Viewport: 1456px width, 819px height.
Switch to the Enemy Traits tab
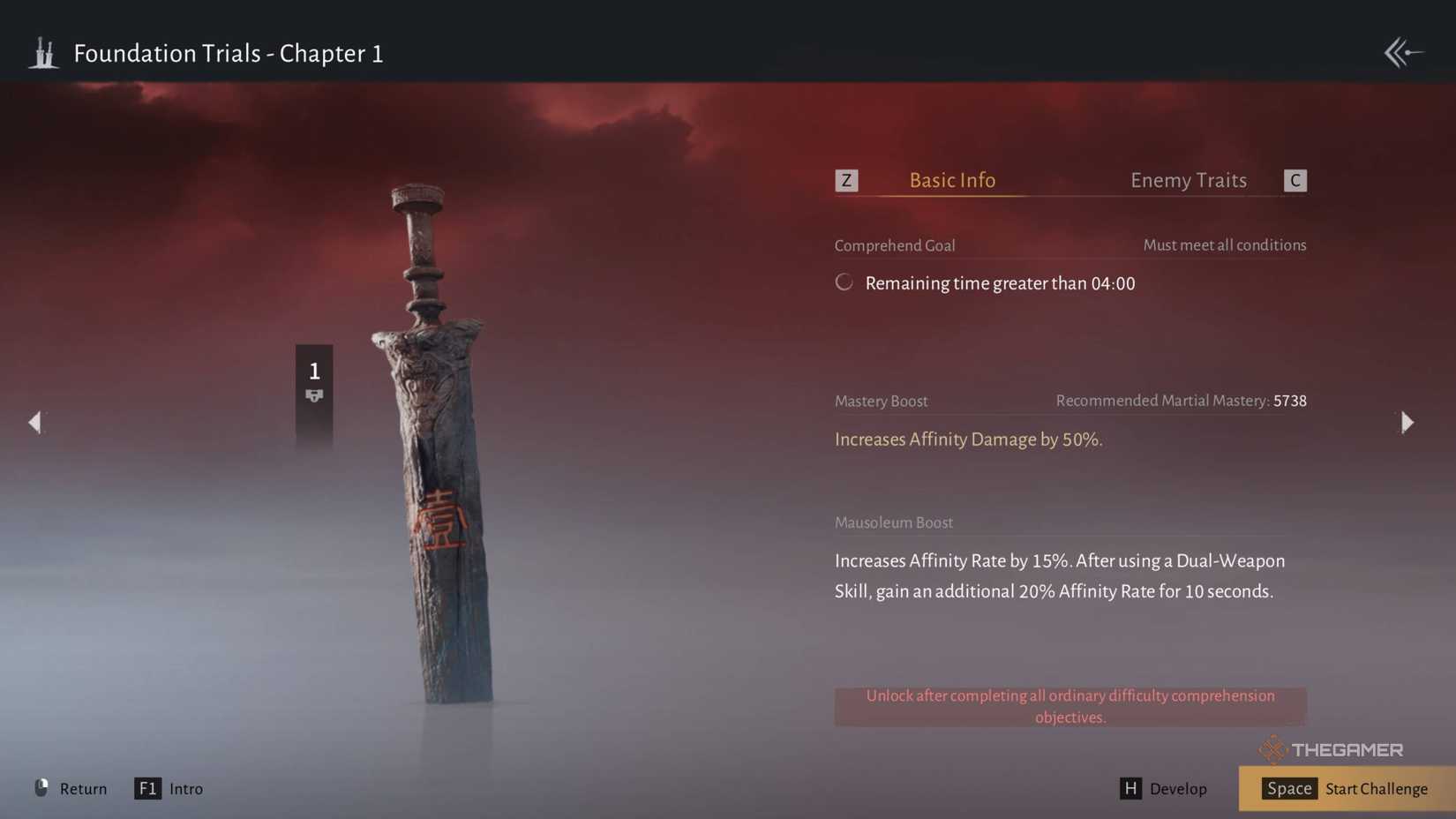pos(1188,180)
